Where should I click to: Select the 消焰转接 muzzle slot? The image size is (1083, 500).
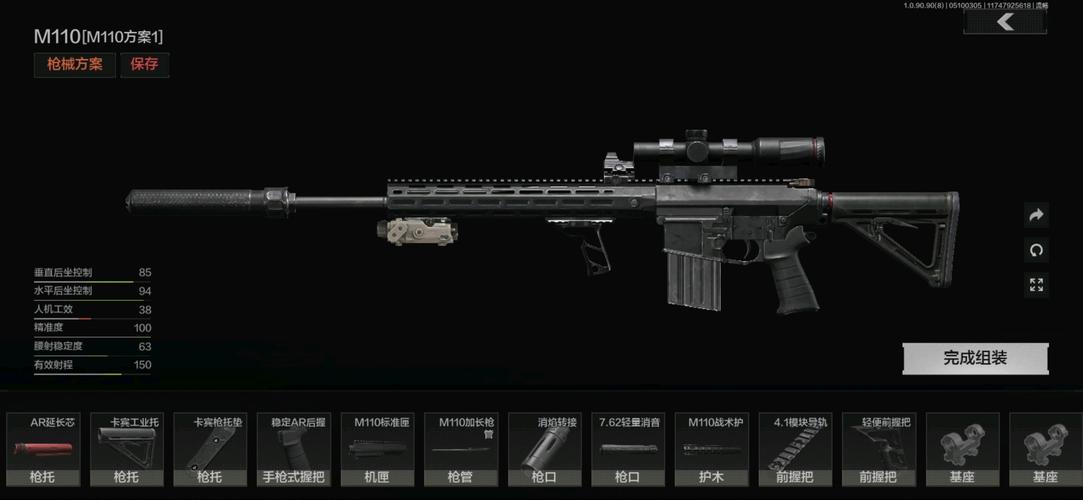[543, 450]
